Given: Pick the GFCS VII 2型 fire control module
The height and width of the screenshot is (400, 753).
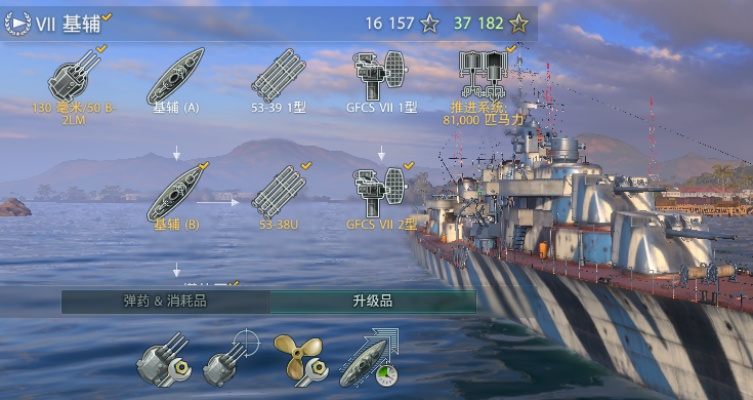Looking at the screenshot, I should point(380,190).
